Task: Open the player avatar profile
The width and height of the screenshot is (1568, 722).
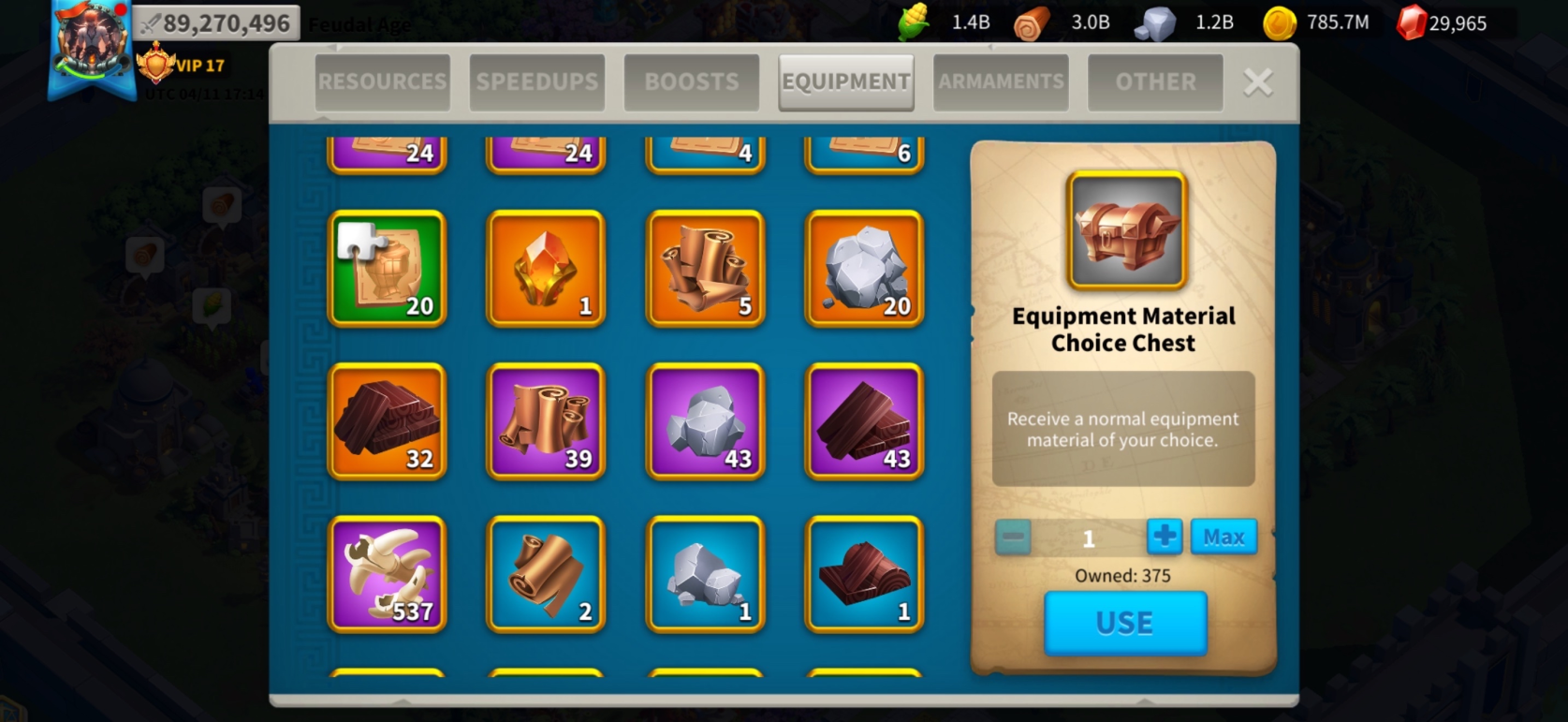Action: point(91,42)
